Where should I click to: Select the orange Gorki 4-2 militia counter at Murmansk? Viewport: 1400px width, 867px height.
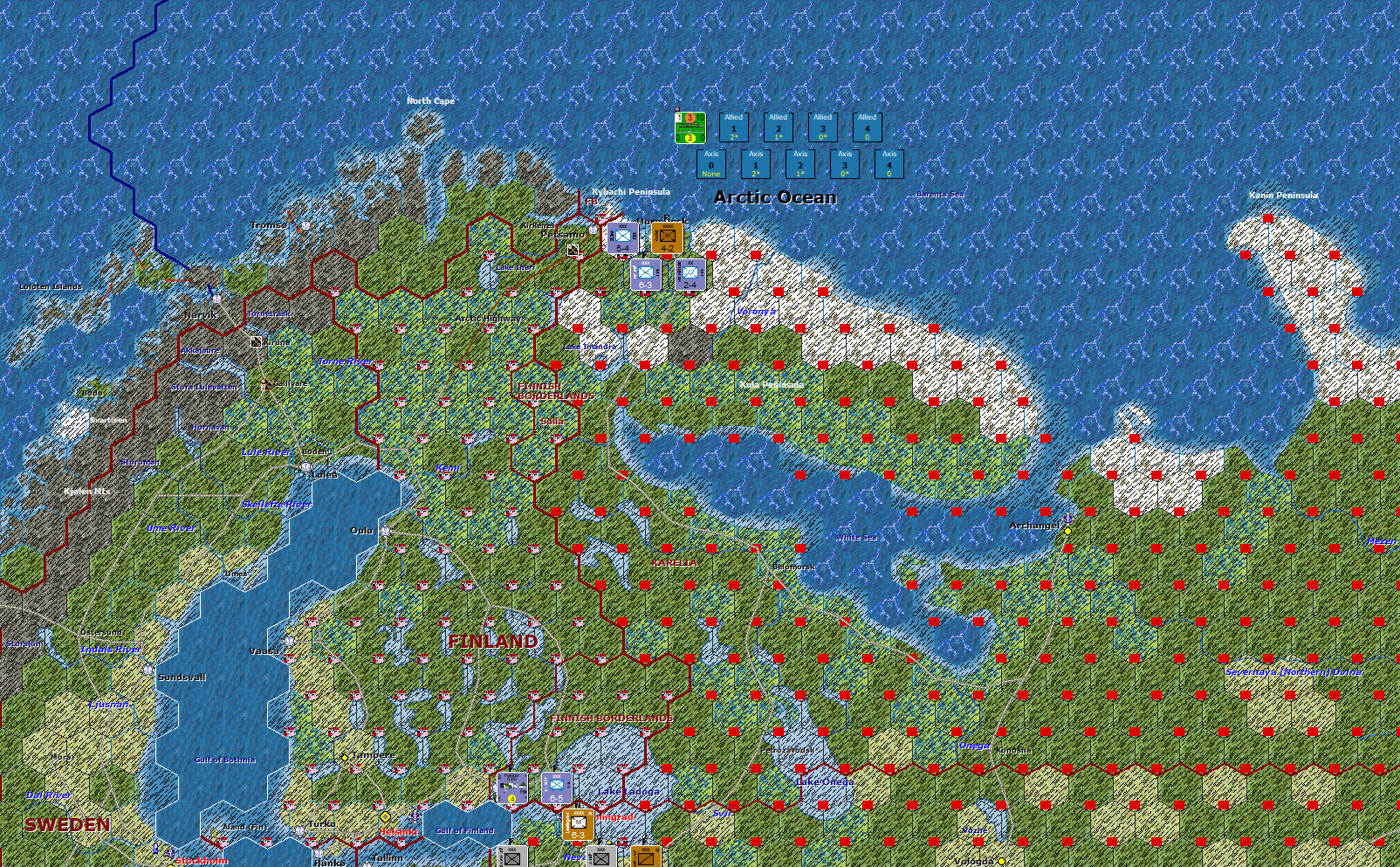pyautogui.click(x=667, y=237)
